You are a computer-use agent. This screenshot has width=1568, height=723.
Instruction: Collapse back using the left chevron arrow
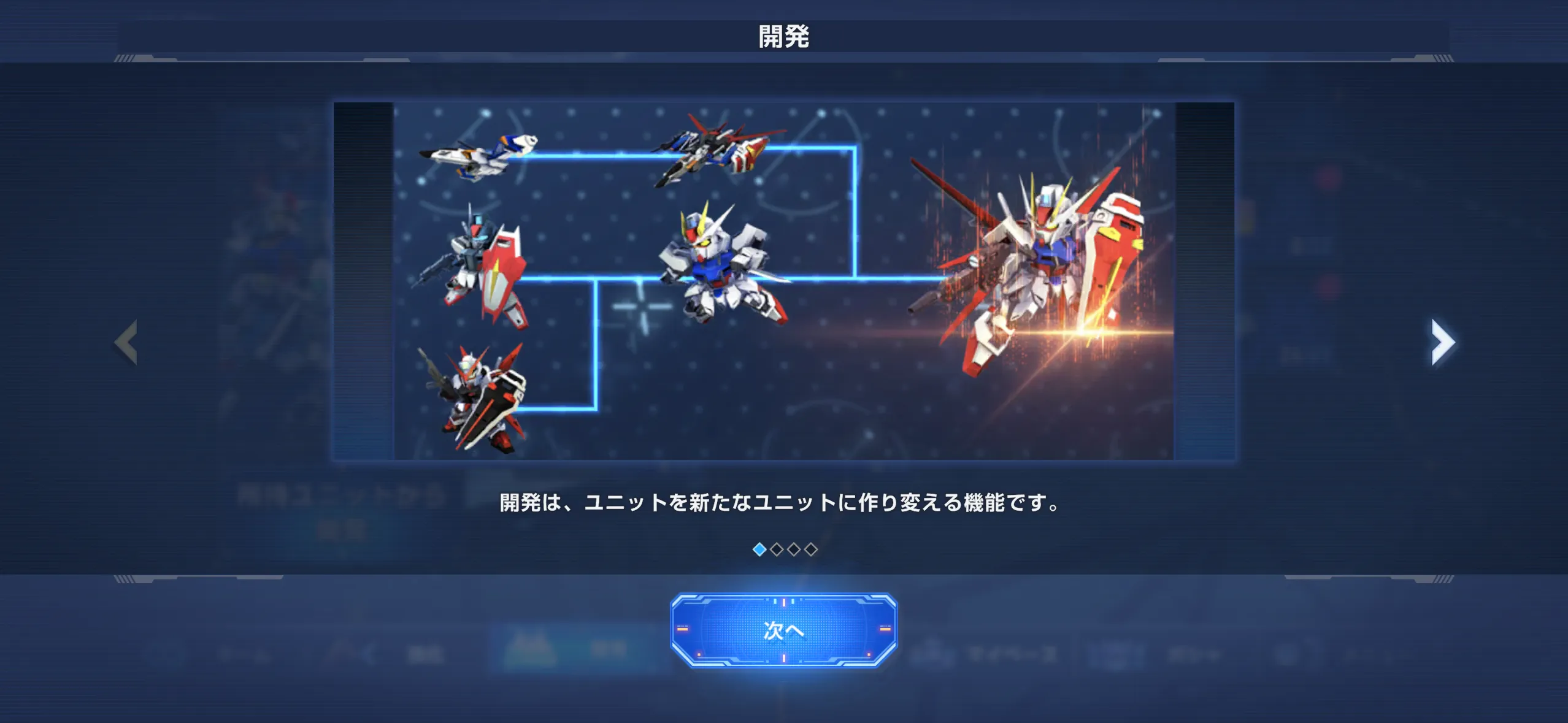click(x=127, y=342)
